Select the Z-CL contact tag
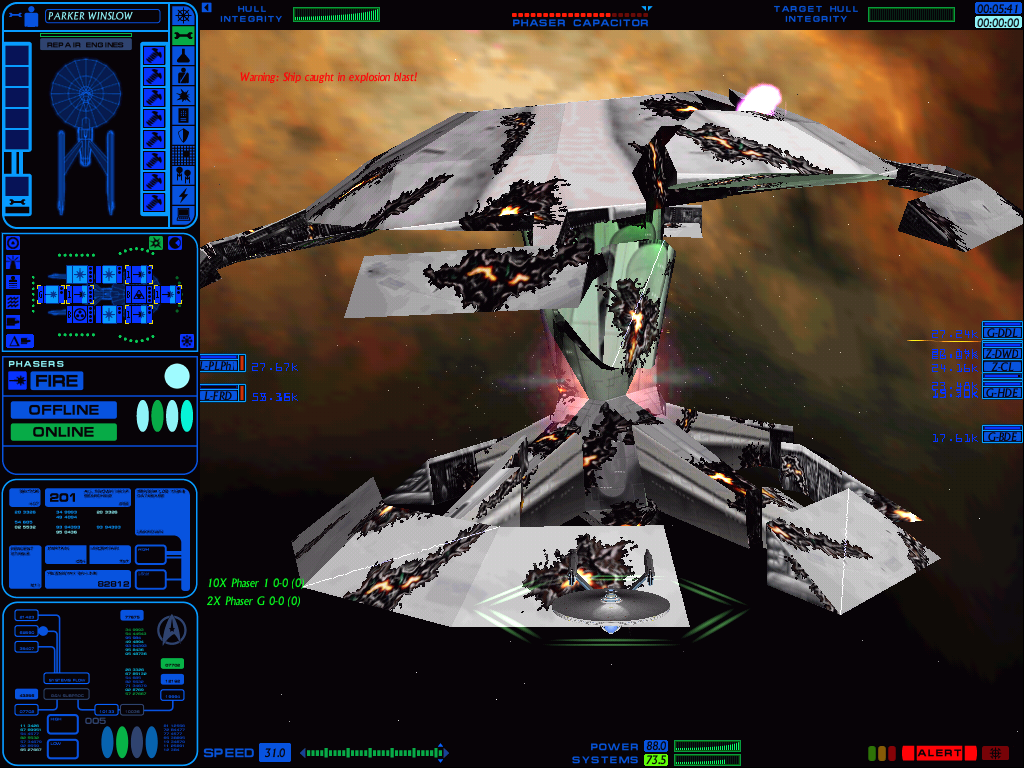The width and height of the screenshot is (1024, 768). click(1002, 367)
